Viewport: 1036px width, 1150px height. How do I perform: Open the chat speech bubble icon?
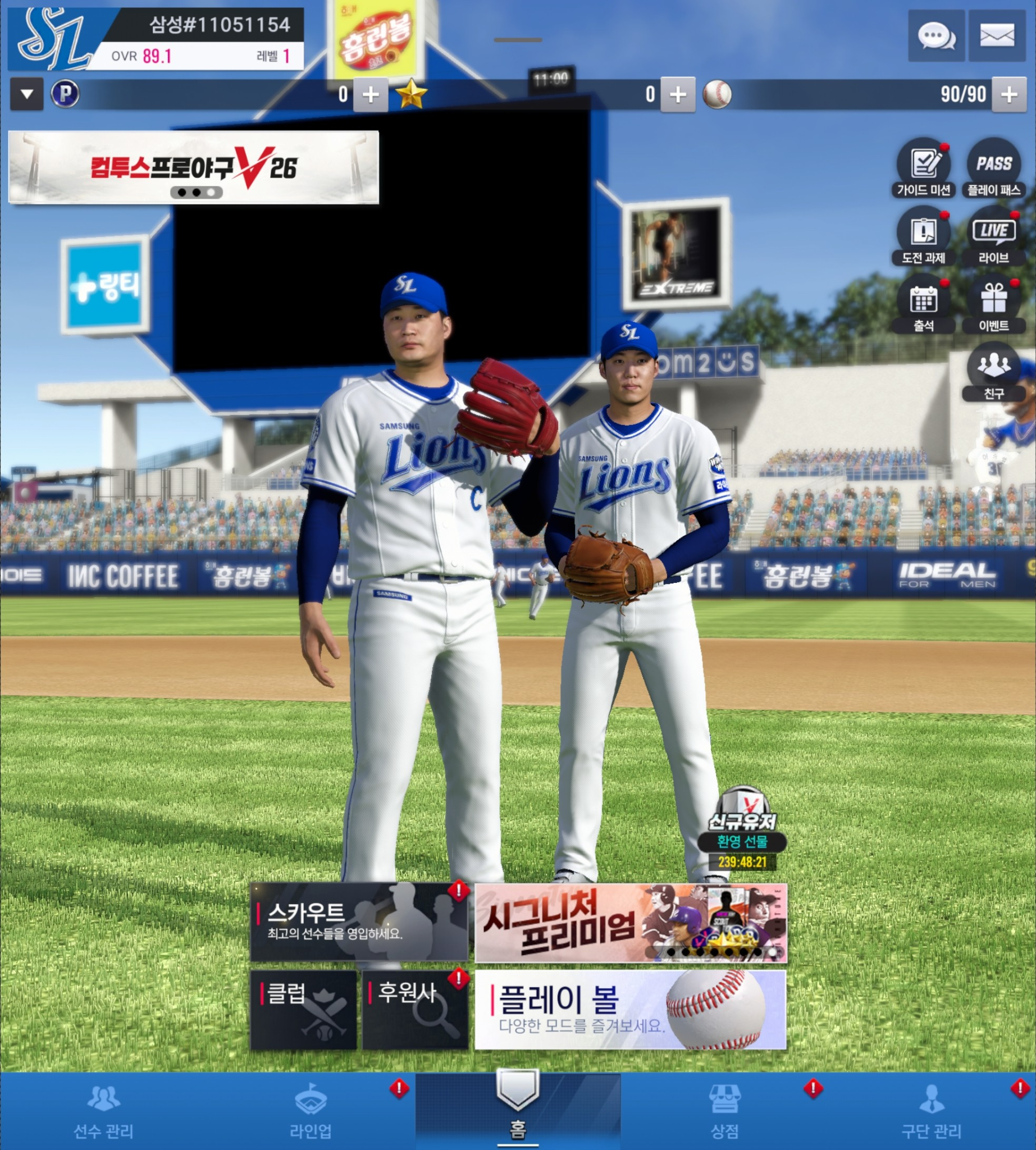(x=936, y=36)
